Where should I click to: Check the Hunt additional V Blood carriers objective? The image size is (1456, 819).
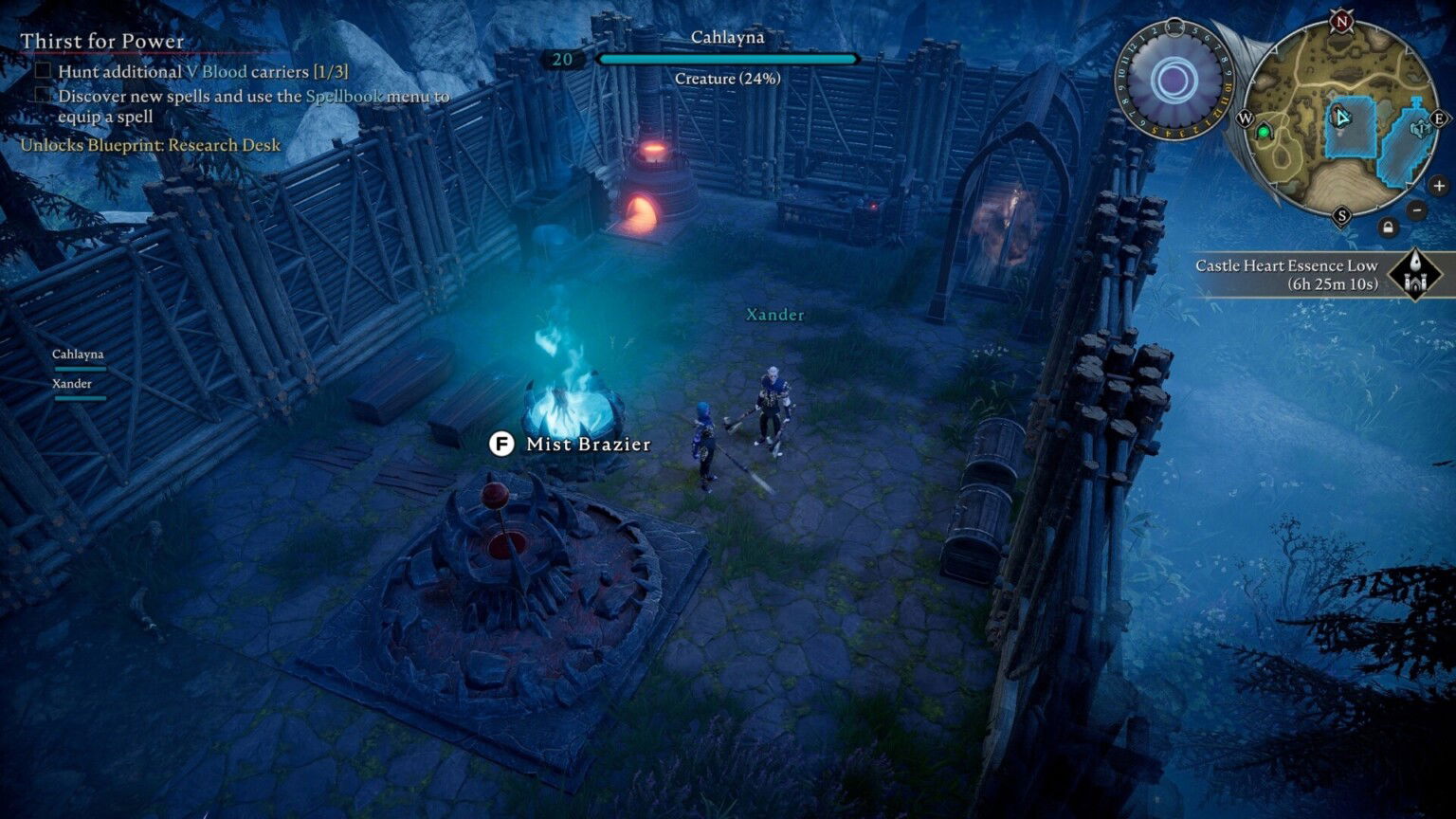(x=42, y=68)
